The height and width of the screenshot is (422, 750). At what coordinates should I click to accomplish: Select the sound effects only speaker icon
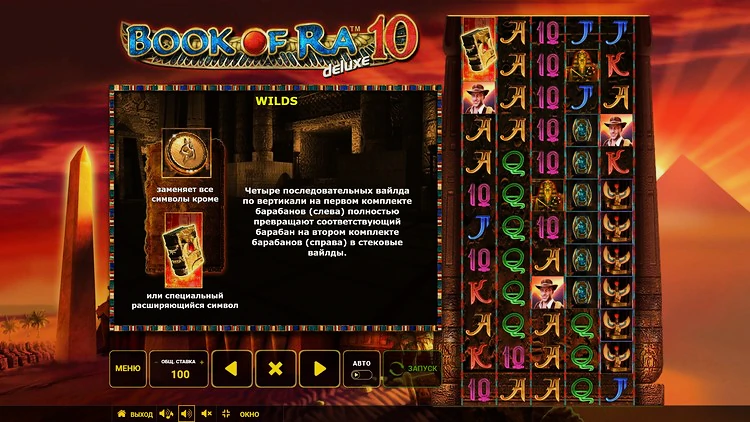pyautogui.click(x=186, y=414)
